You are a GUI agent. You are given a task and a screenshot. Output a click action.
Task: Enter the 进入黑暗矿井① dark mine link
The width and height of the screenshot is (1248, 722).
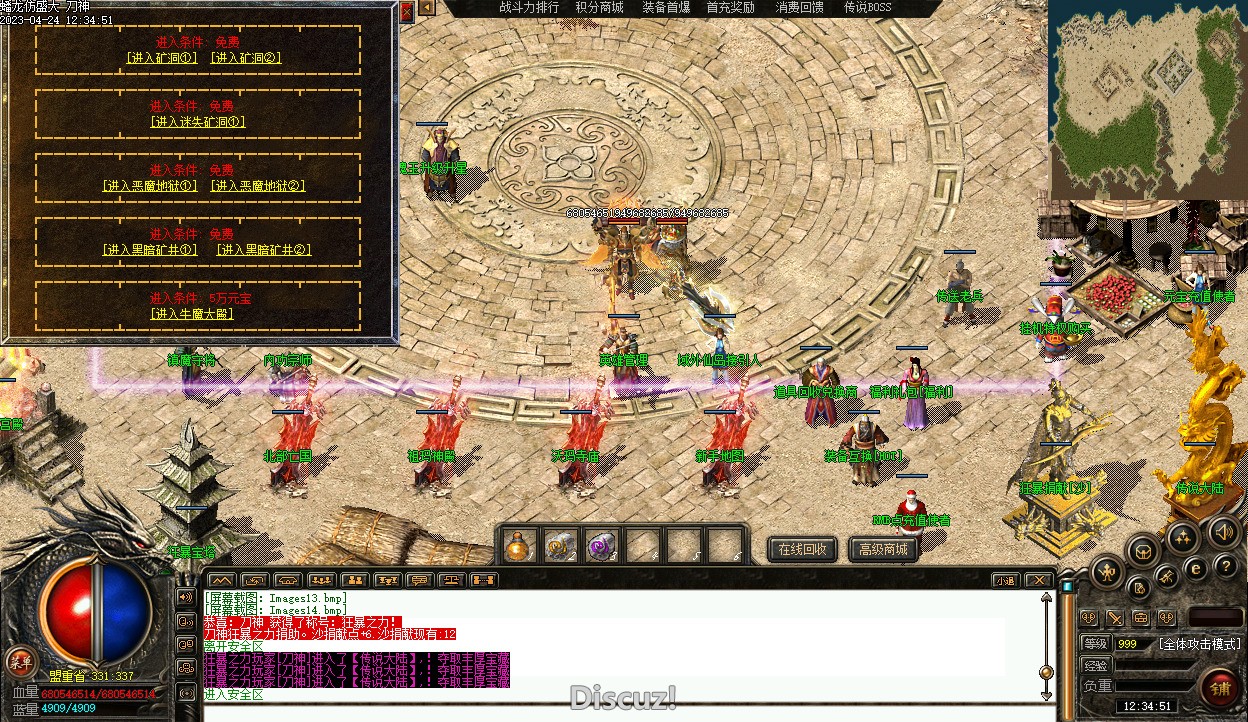point(150,250)
